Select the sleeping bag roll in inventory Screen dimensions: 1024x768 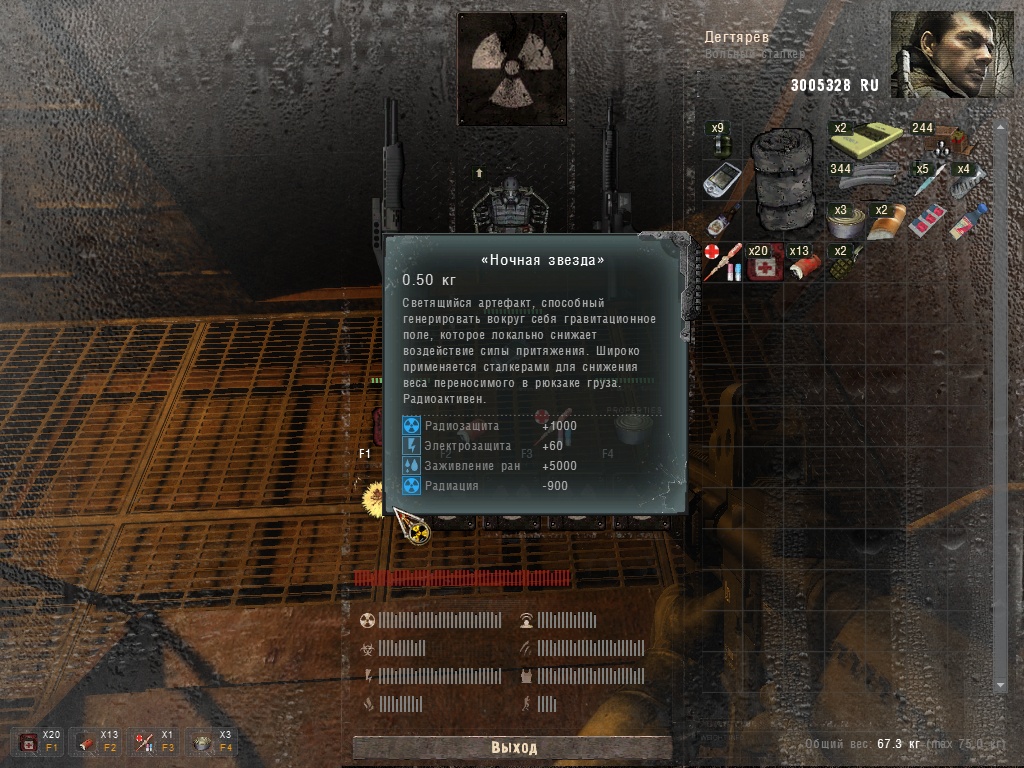click(783, 179)
